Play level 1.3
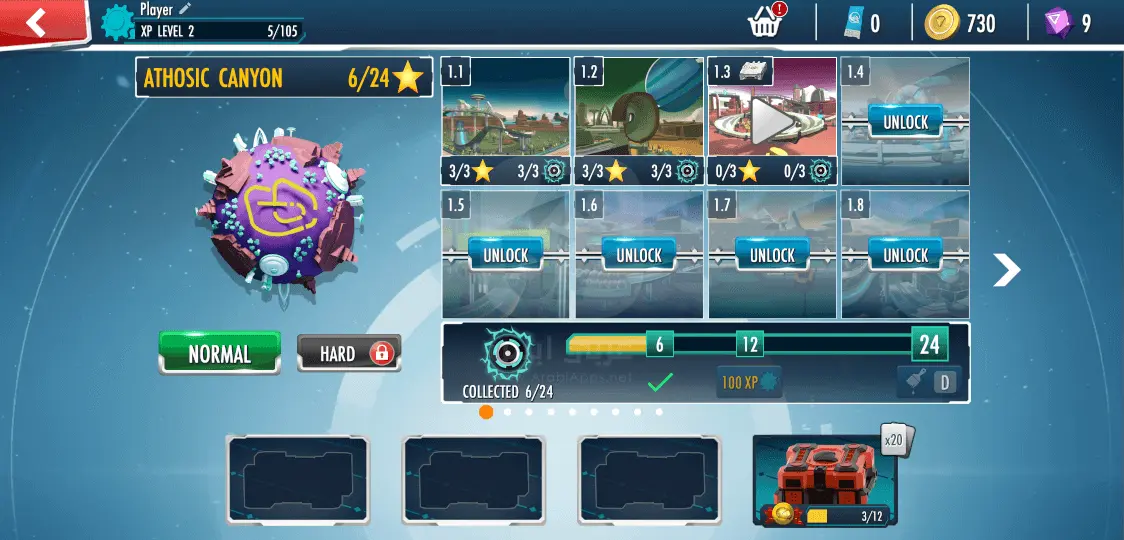 pyautogui.click(x=772, y=120)
